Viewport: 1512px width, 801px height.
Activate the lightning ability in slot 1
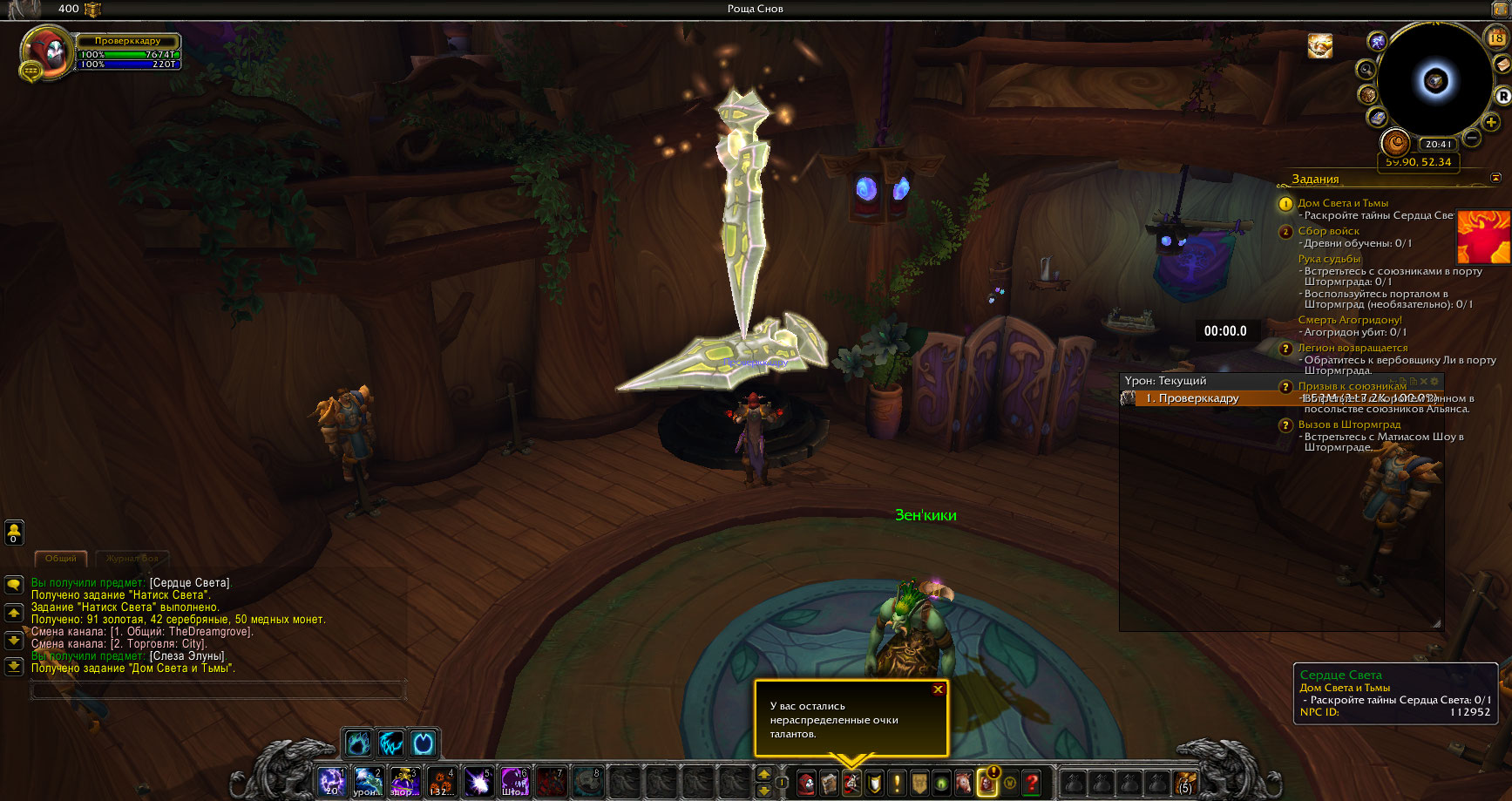331,782
